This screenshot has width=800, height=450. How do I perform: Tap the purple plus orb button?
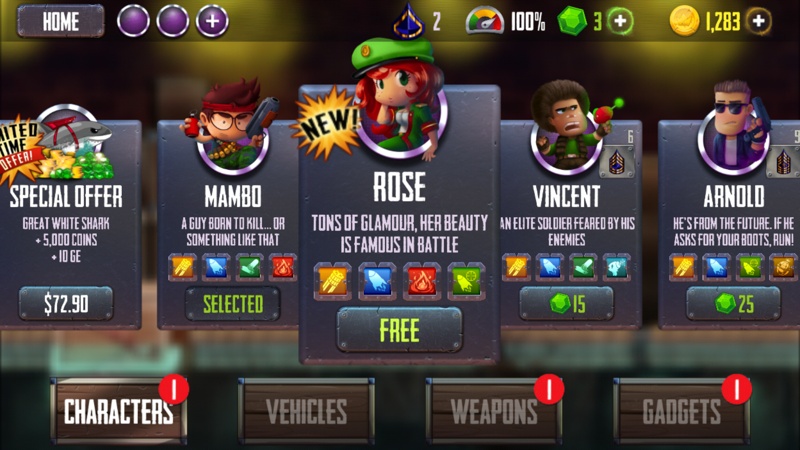click(212, 21)
